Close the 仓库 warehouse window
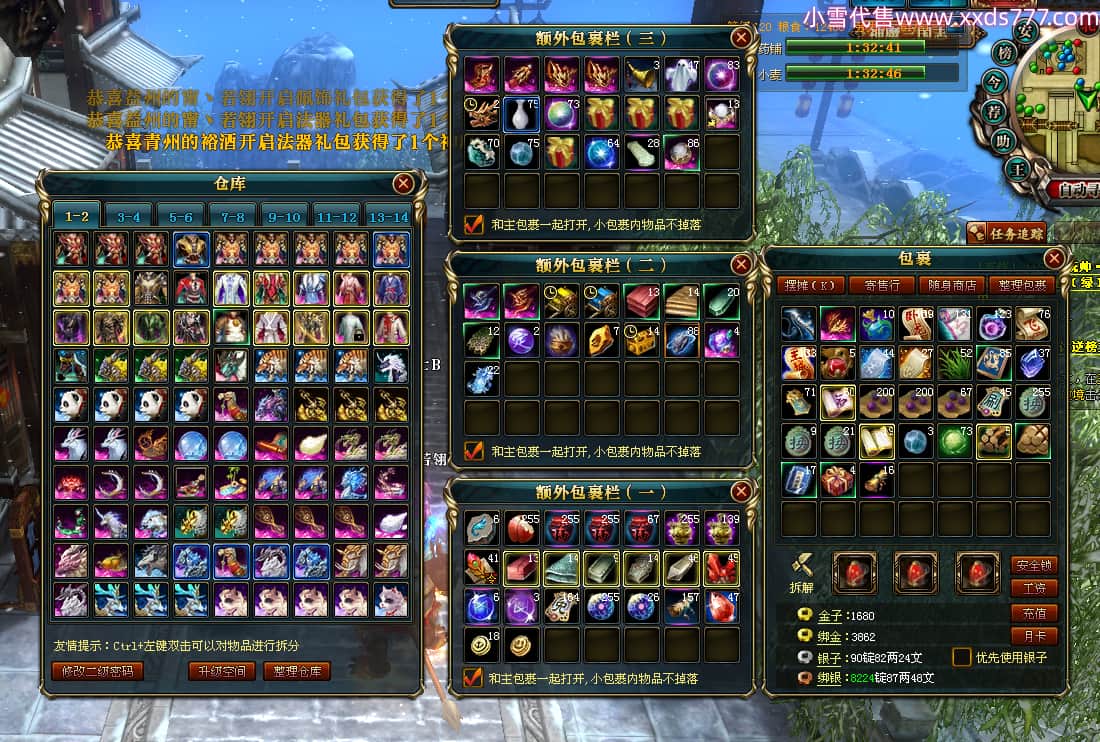 [x=403, y=184]
